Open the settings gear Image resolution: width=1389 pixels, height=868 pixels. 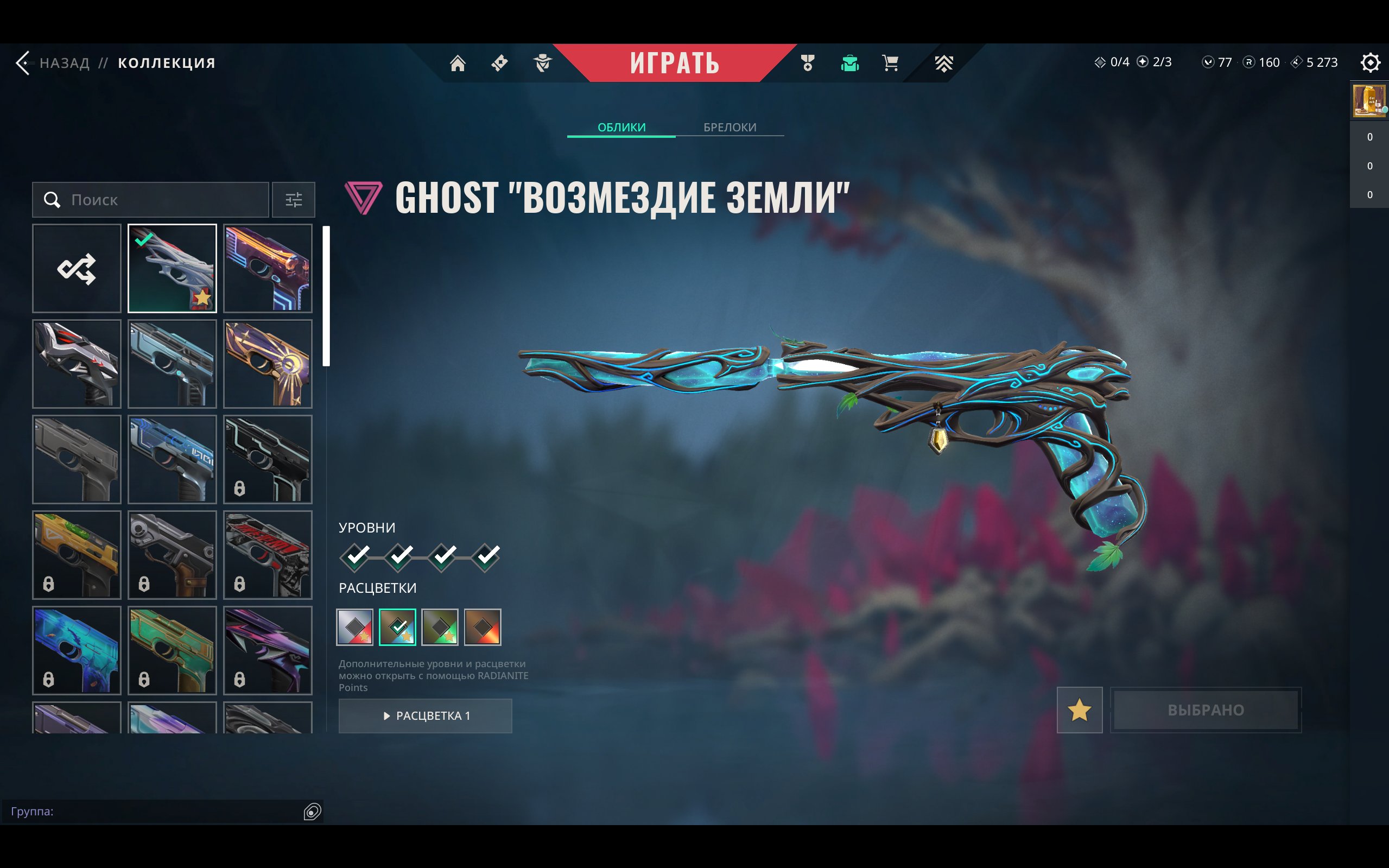pos(1369,62)
